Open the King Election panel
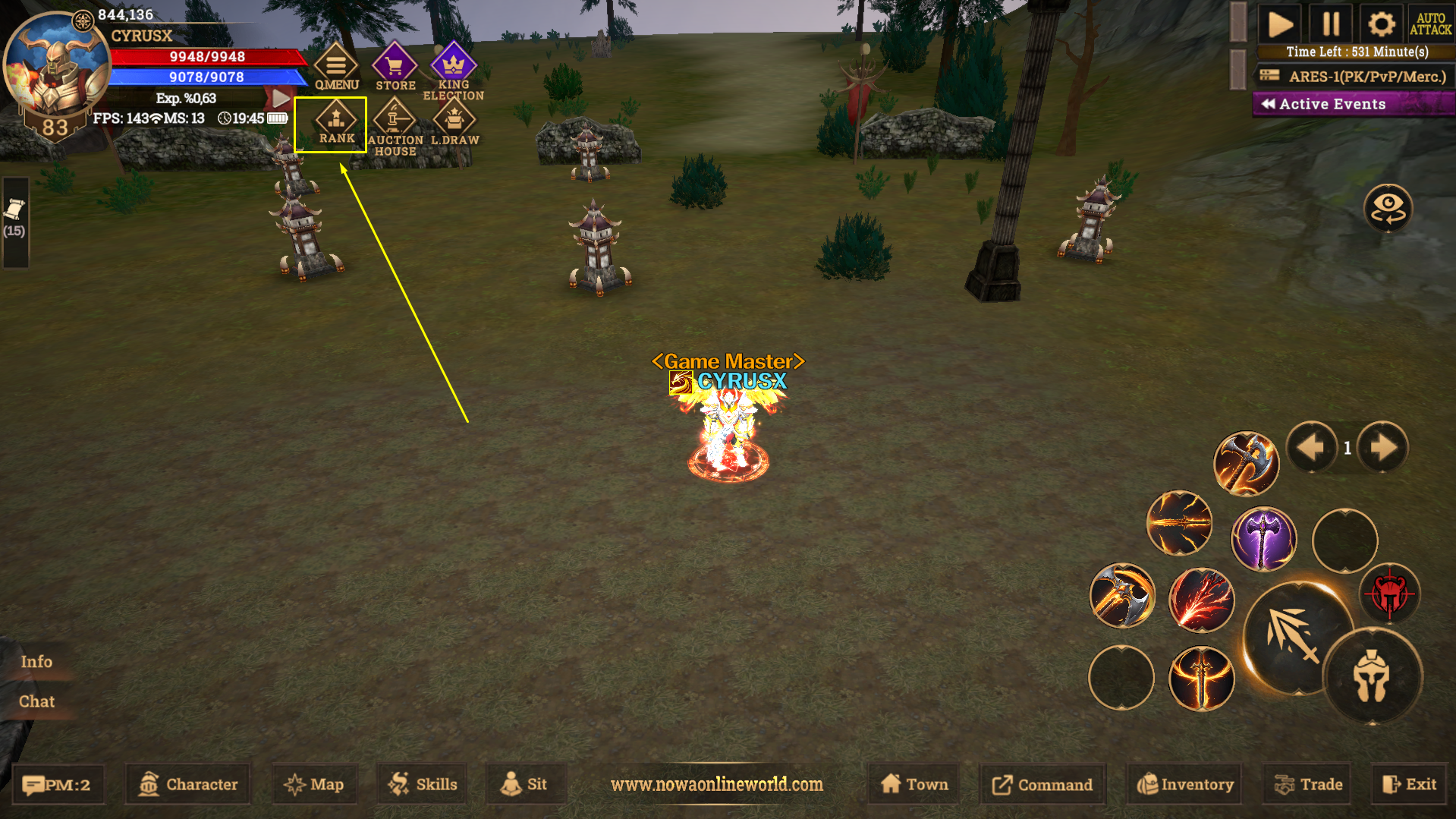1456x819 pixels. point(453,70)
